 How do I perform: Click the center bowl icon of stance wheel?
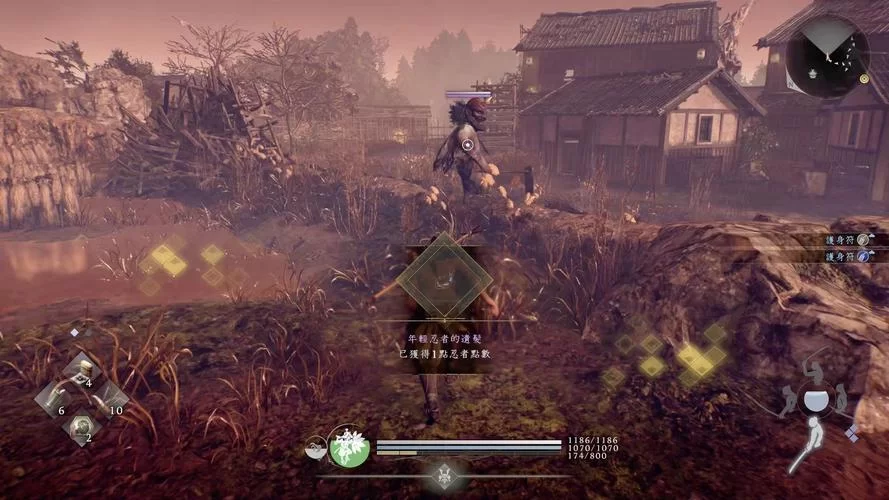[x=815, y=401]
